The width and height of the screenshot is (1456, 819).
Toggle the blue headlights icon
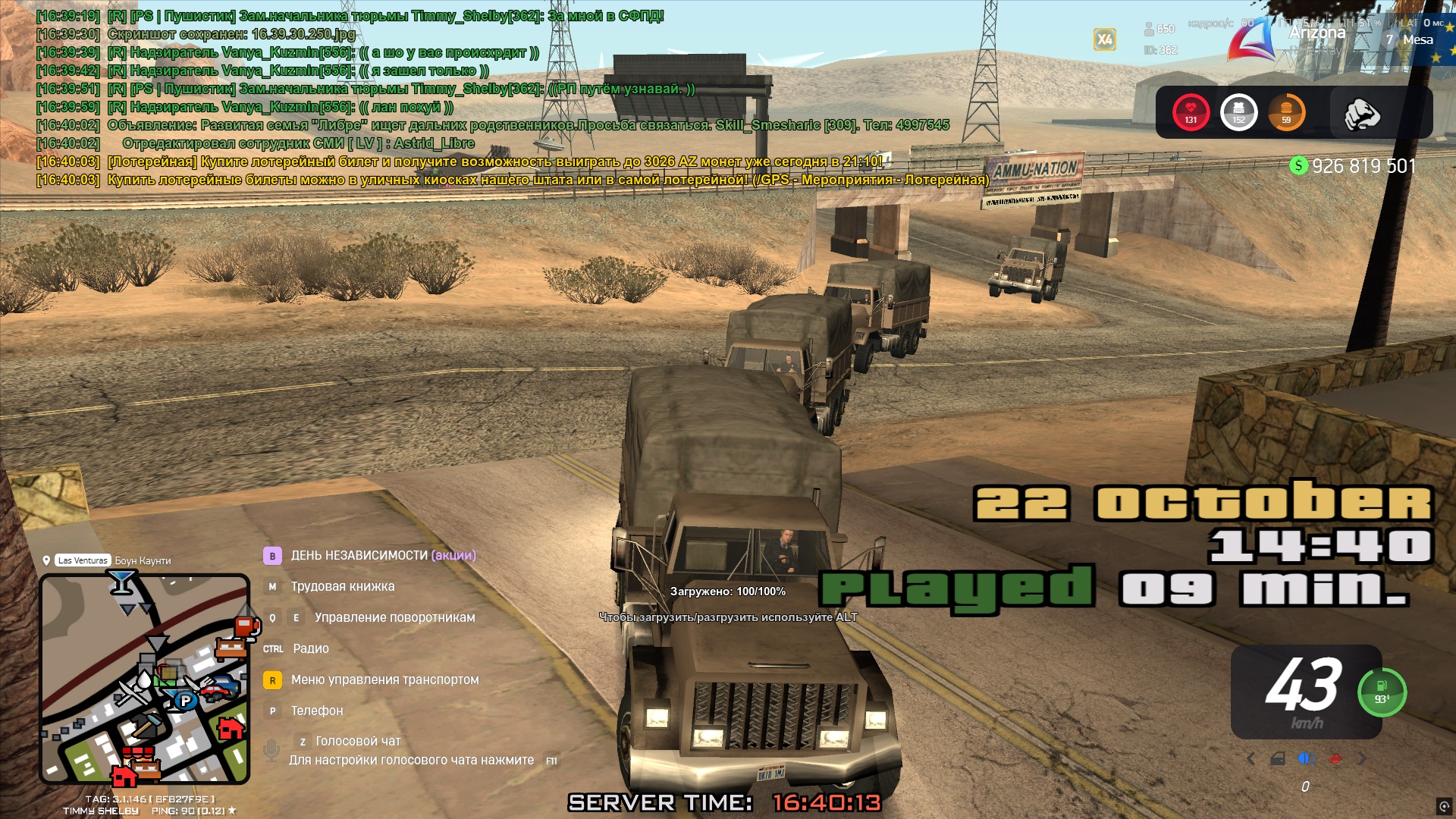(x=1306, y=758)
